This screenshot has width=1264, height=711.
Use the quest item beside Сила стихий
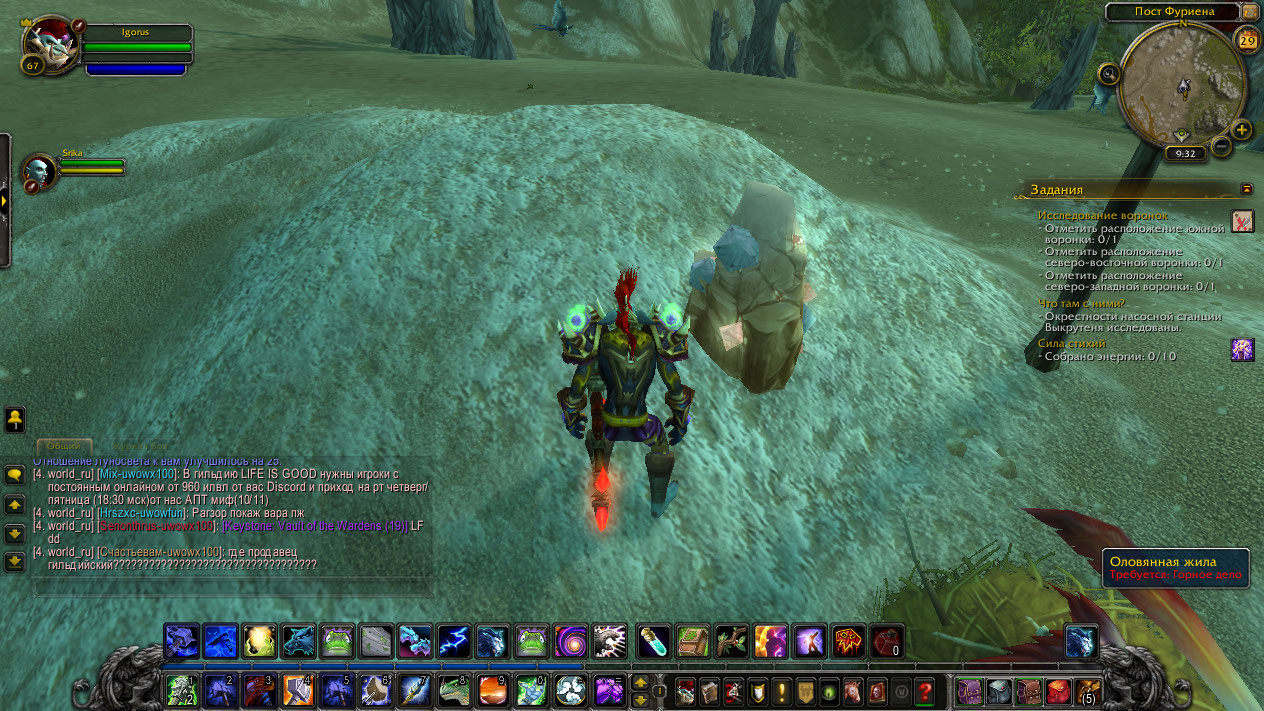tap(1242, 349)
